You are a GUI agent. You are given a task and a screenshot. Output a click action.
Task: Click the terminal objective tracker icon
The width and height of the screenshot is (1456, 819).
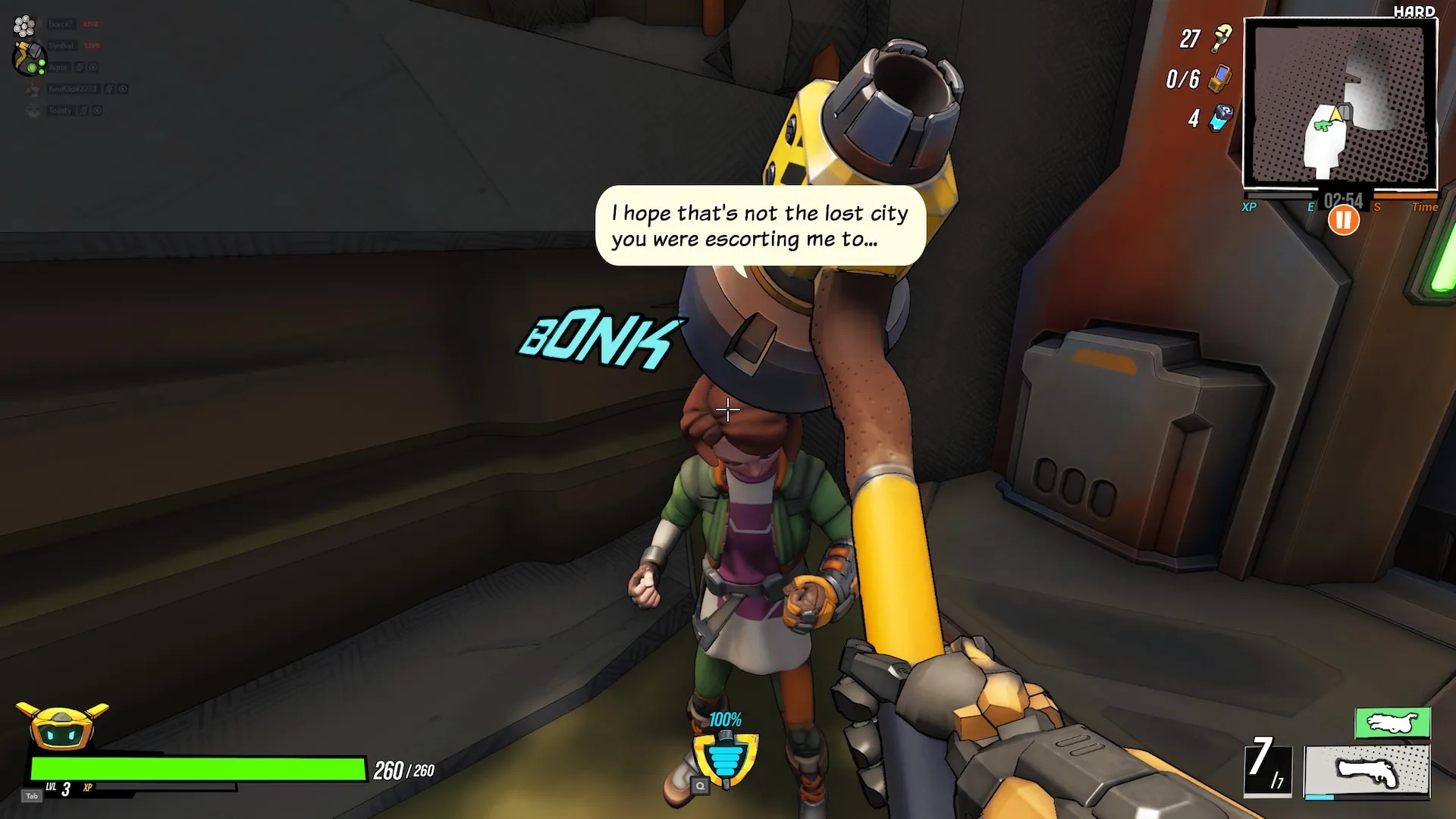(1219, 78)
